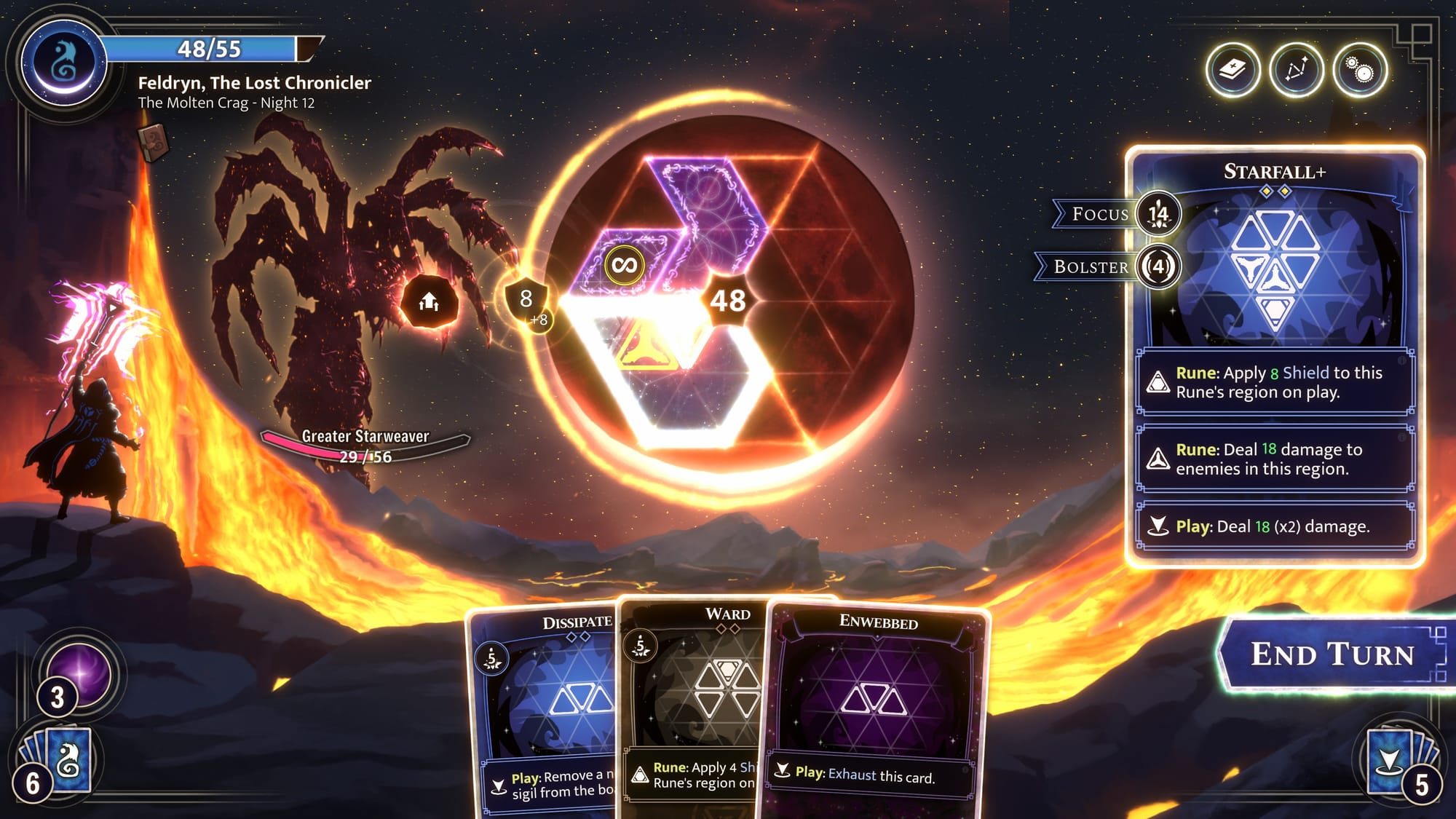Inspect the book relic under the portrait
The height and width of the screenshot is (819, 1456).
pos(153,141)
